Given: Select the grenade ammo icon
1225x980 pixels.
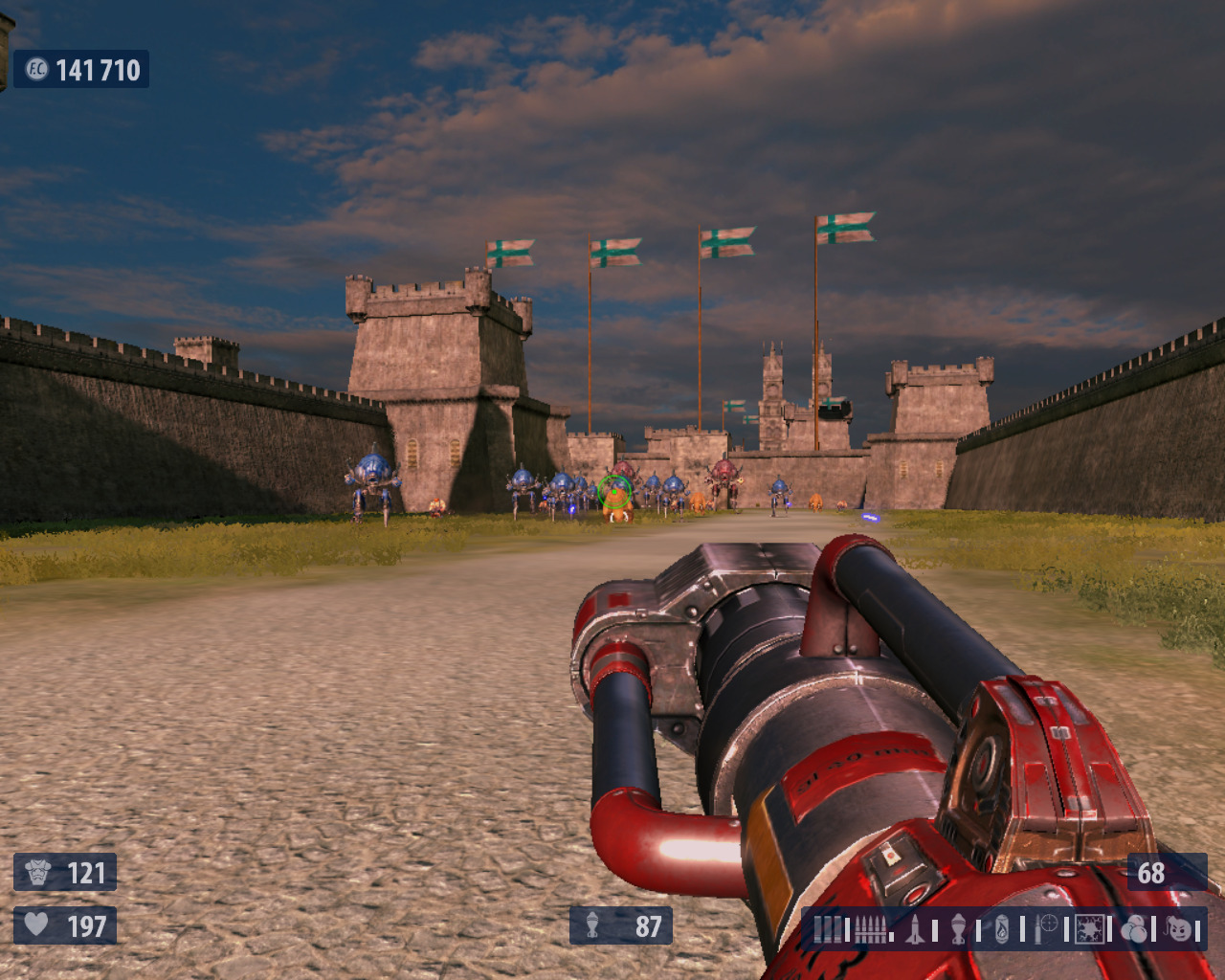Looking at the screenshot, I should click(958, 928).
